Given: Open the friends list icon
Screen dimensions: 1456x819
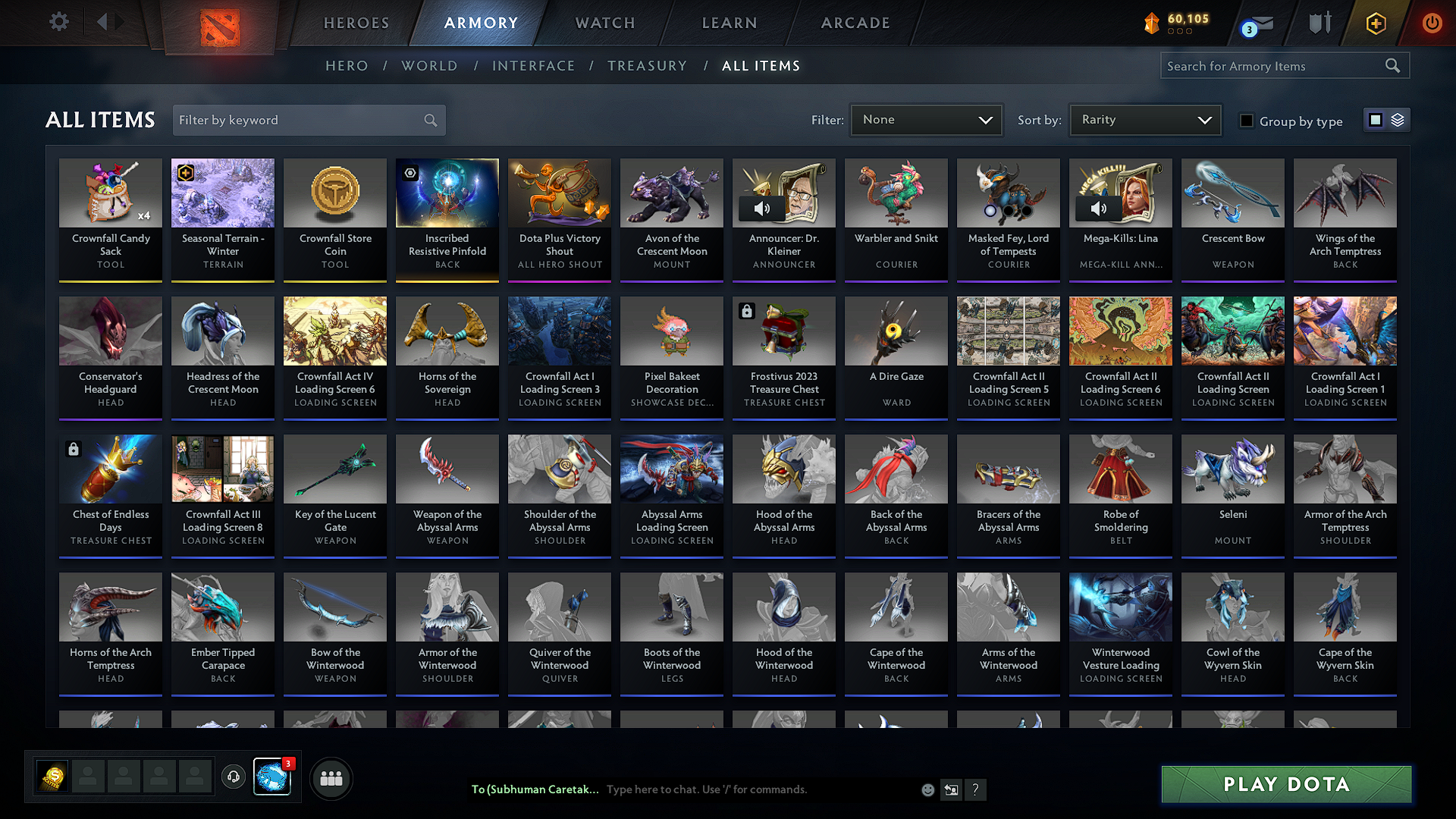Looking at the screenshot, I should pyautogui.click(x=331, y=778).
